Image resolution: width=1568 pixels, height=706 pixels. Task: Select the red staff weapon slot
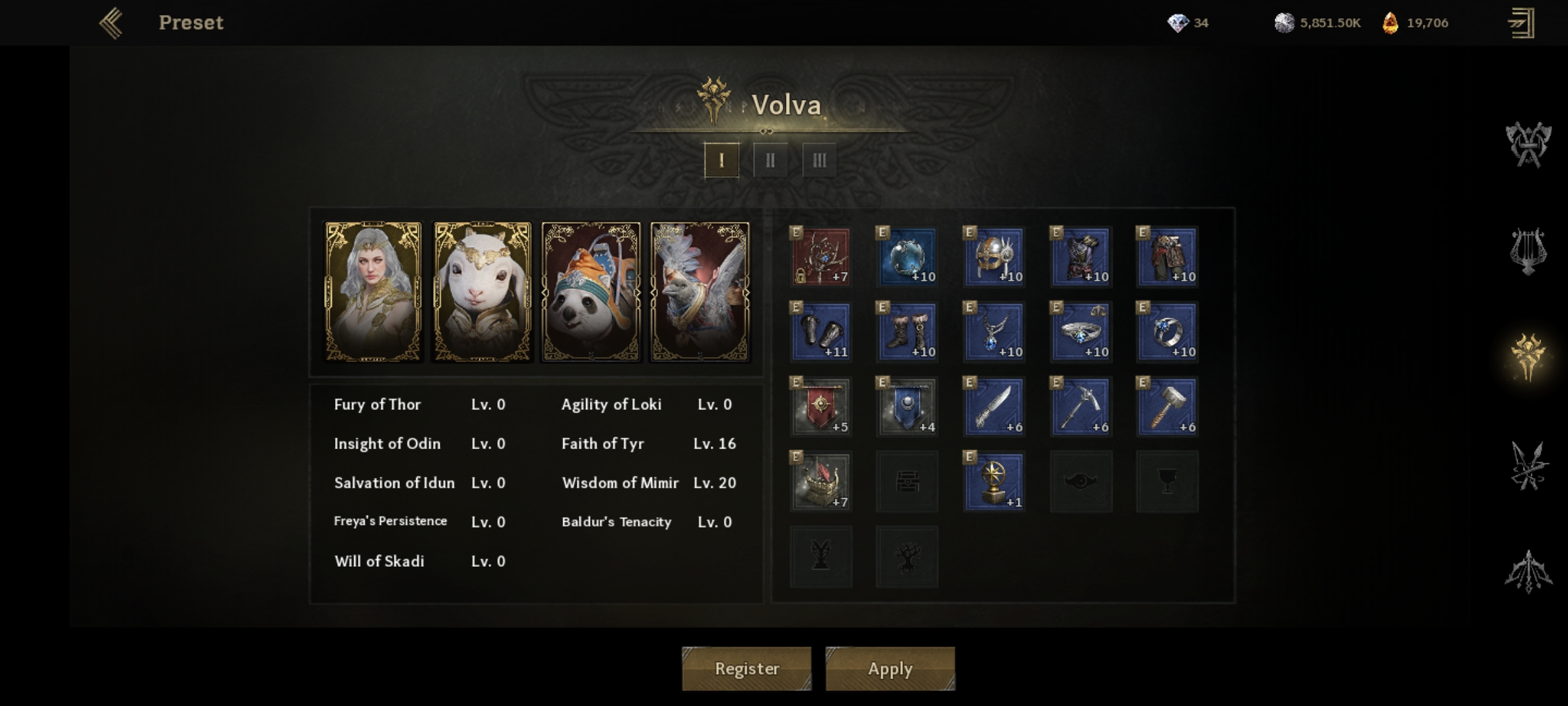821,257
